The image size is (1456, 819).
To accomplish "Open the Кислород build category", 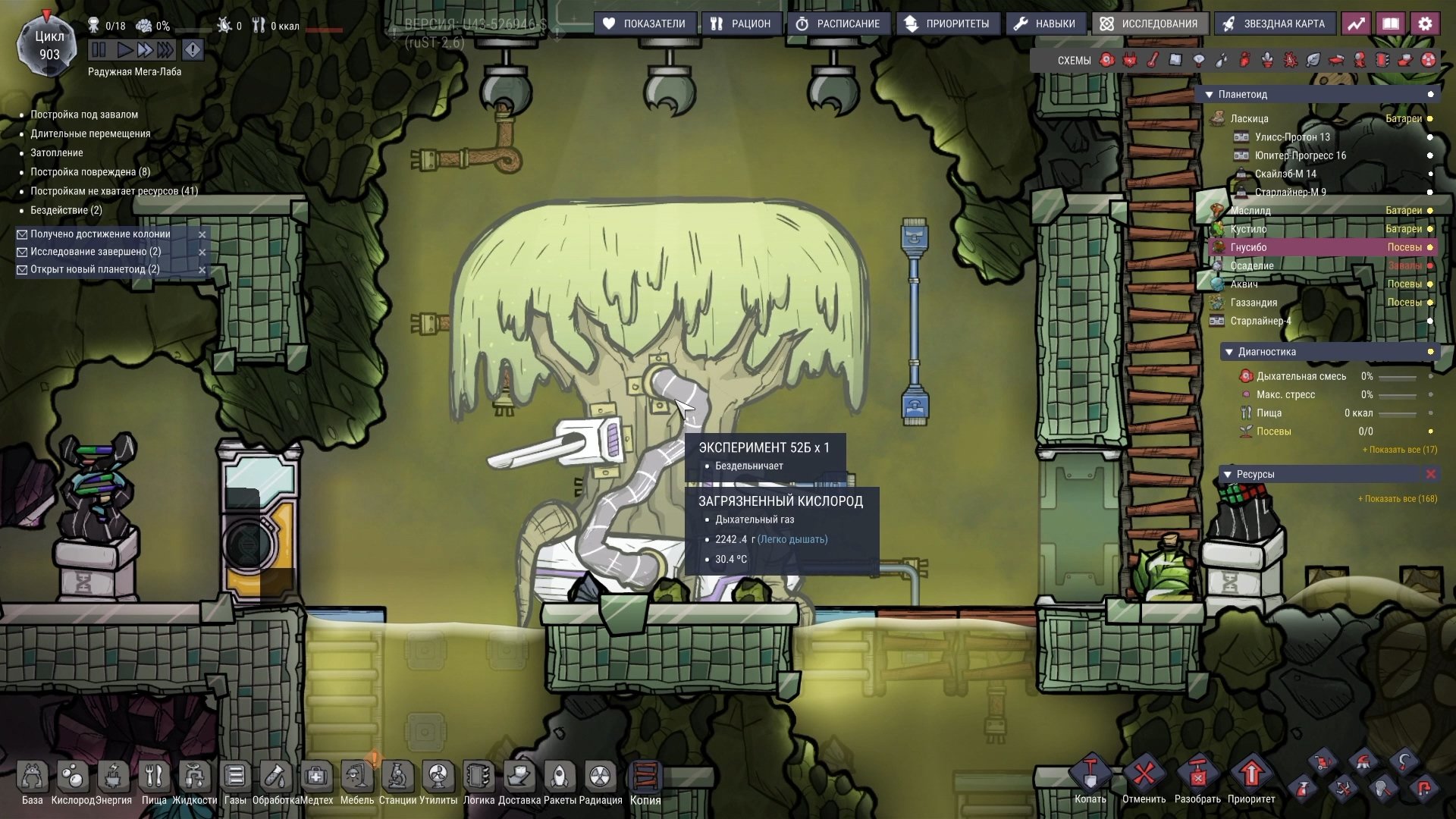I will pyautogui.click(x=73, y=777).
